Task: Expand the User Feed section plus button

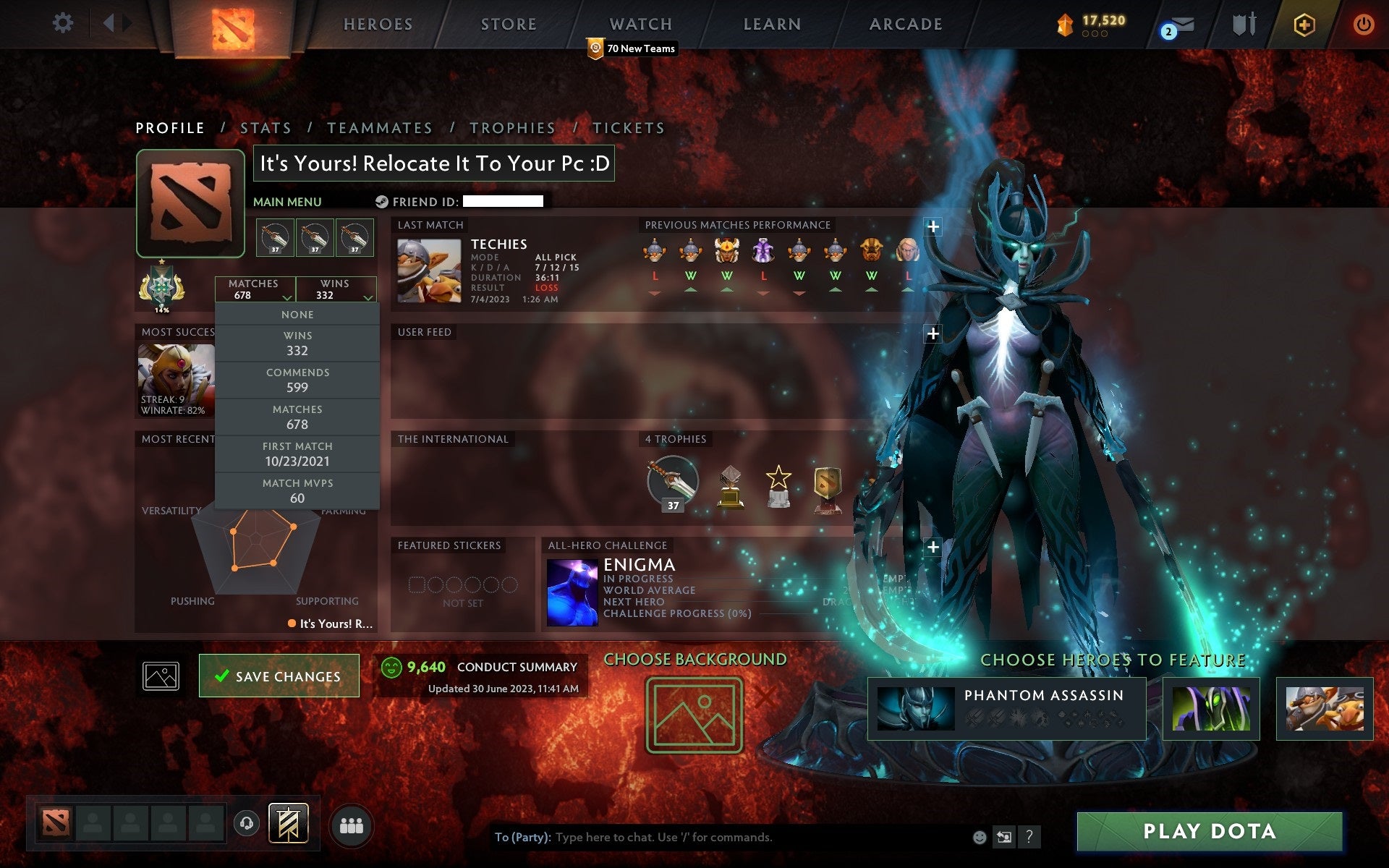Action: pyautogui.click(x=932, y=334)
